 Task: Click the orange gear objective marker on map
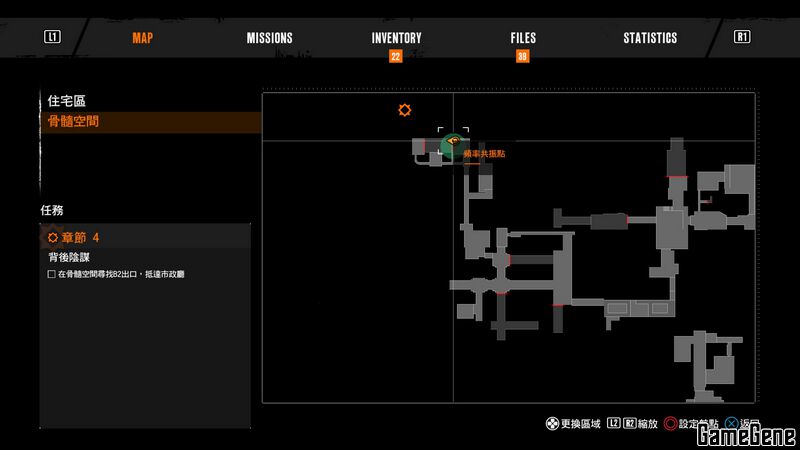click(x=405, y=110)
